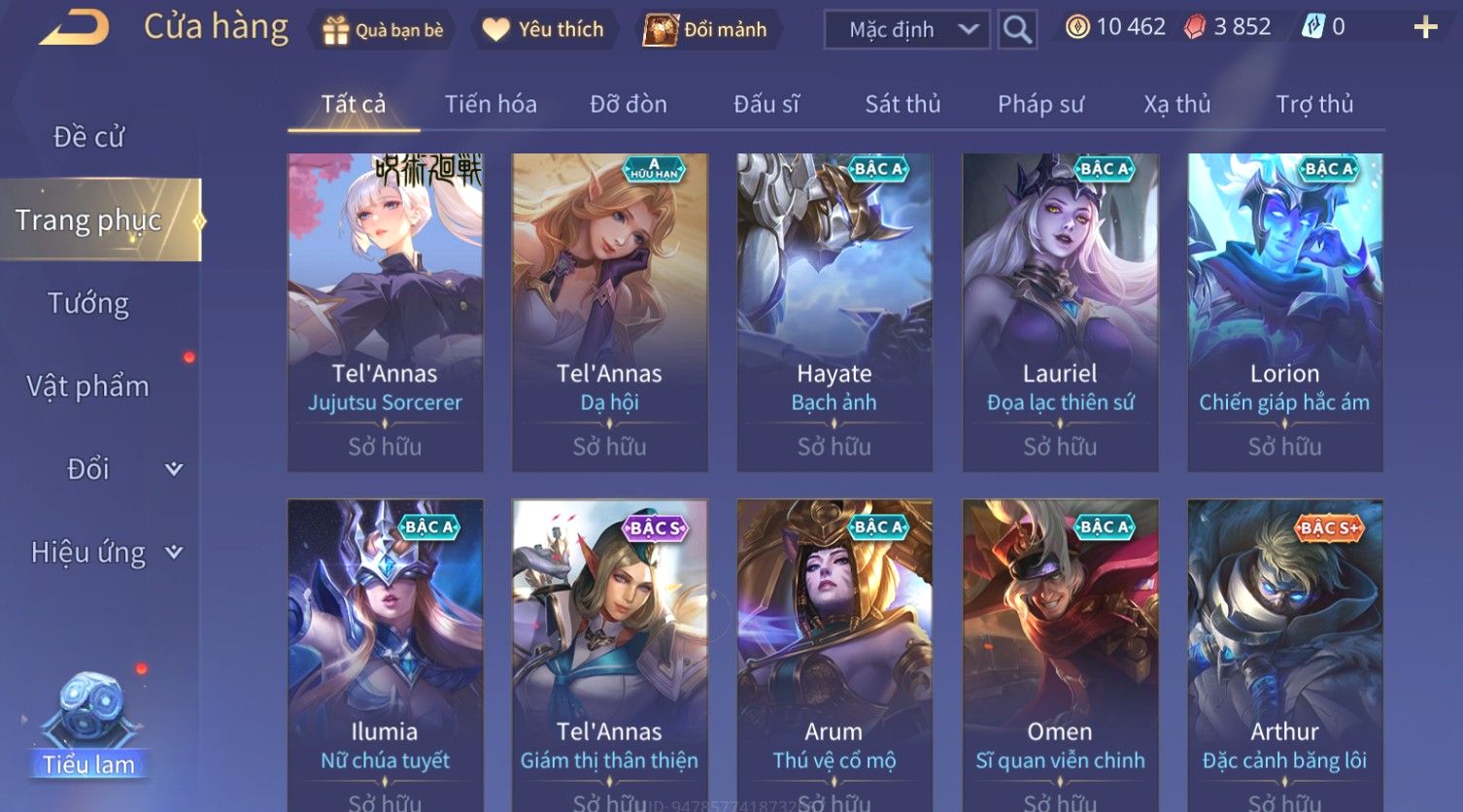Tap the Tiểu lam assistant icon
This screenshot has width=1463, height=812.
88,724
